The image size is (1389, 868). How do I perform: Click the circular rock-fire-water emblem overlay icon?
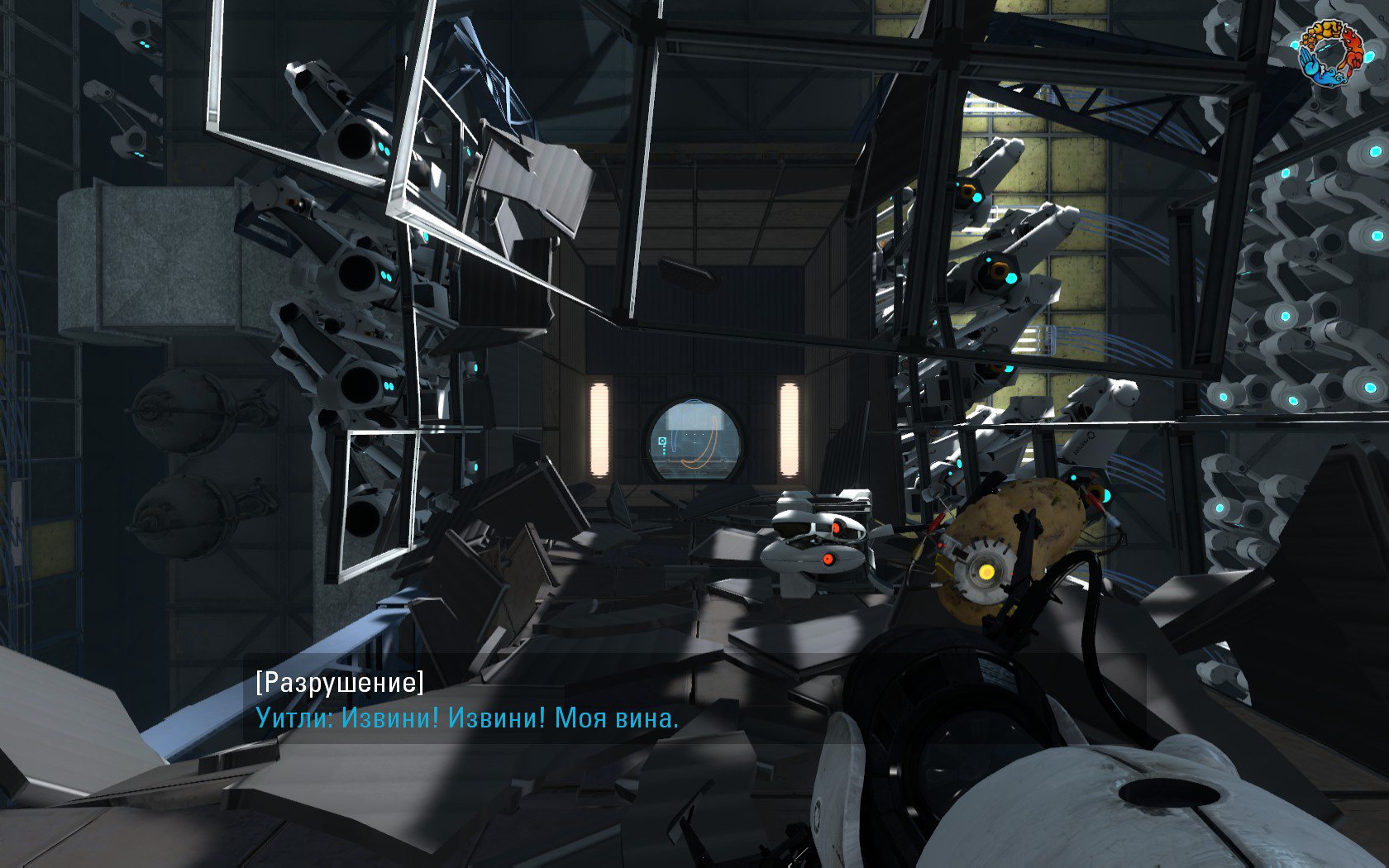(1329, 51)
